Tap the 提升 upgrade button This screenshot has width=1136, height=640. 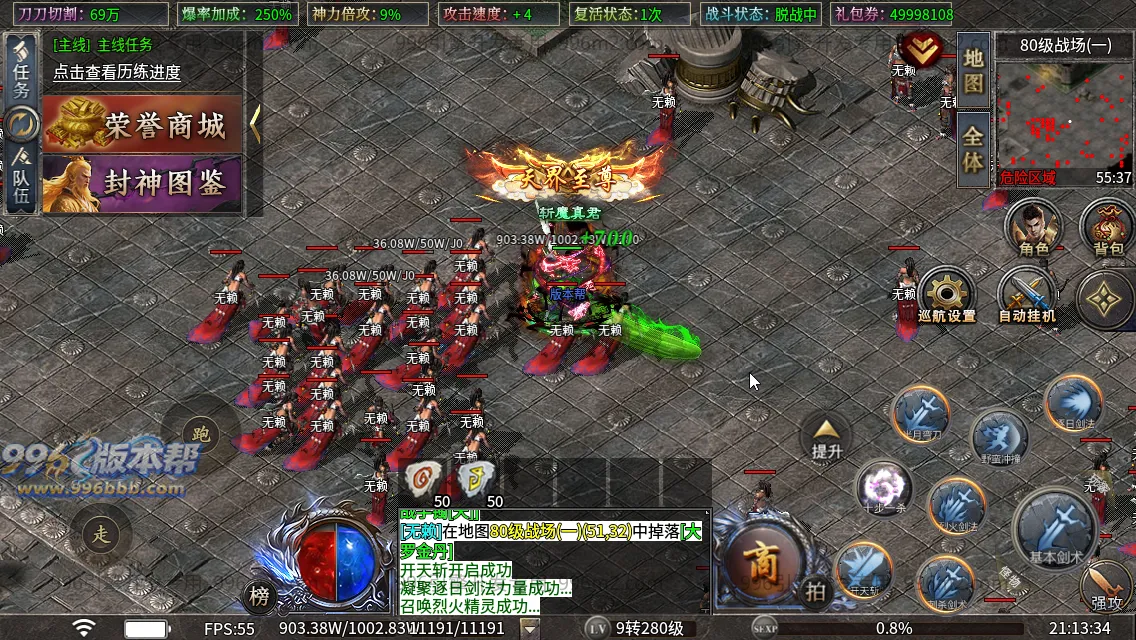click(826, 437)
